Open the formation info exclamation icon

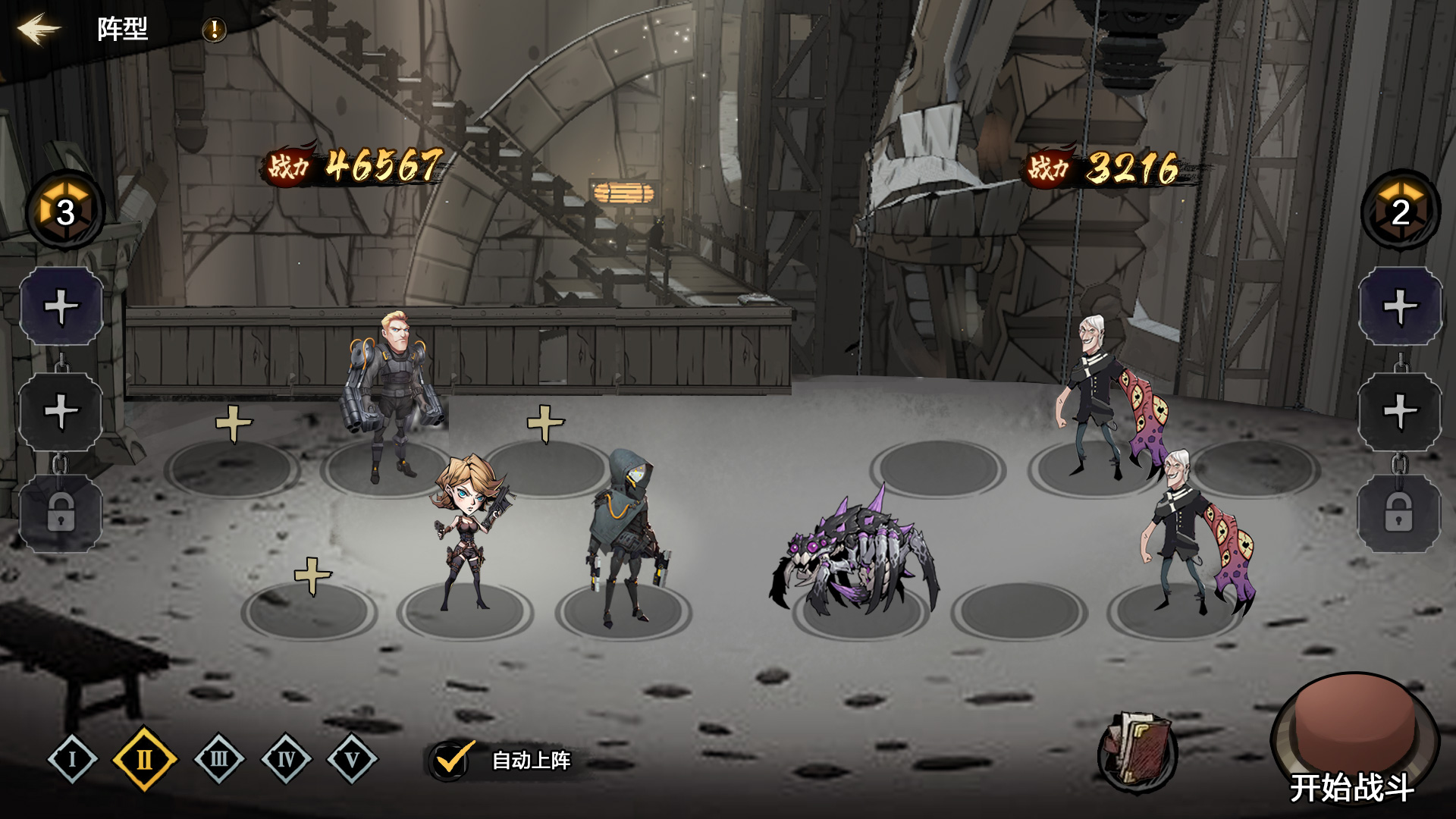tap(215, 30)
